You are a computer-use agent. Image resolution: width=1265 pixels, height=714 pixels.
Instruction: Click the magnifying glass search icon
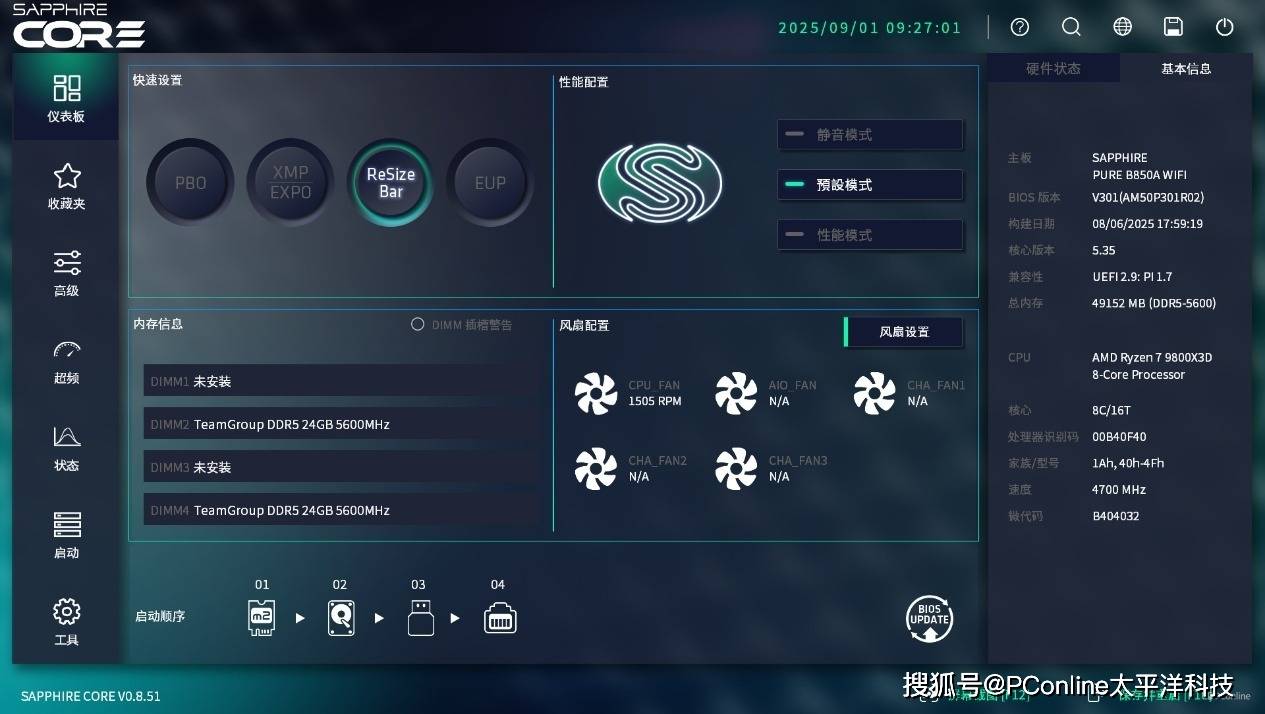pyautogui.click(x=1071, y=27)
